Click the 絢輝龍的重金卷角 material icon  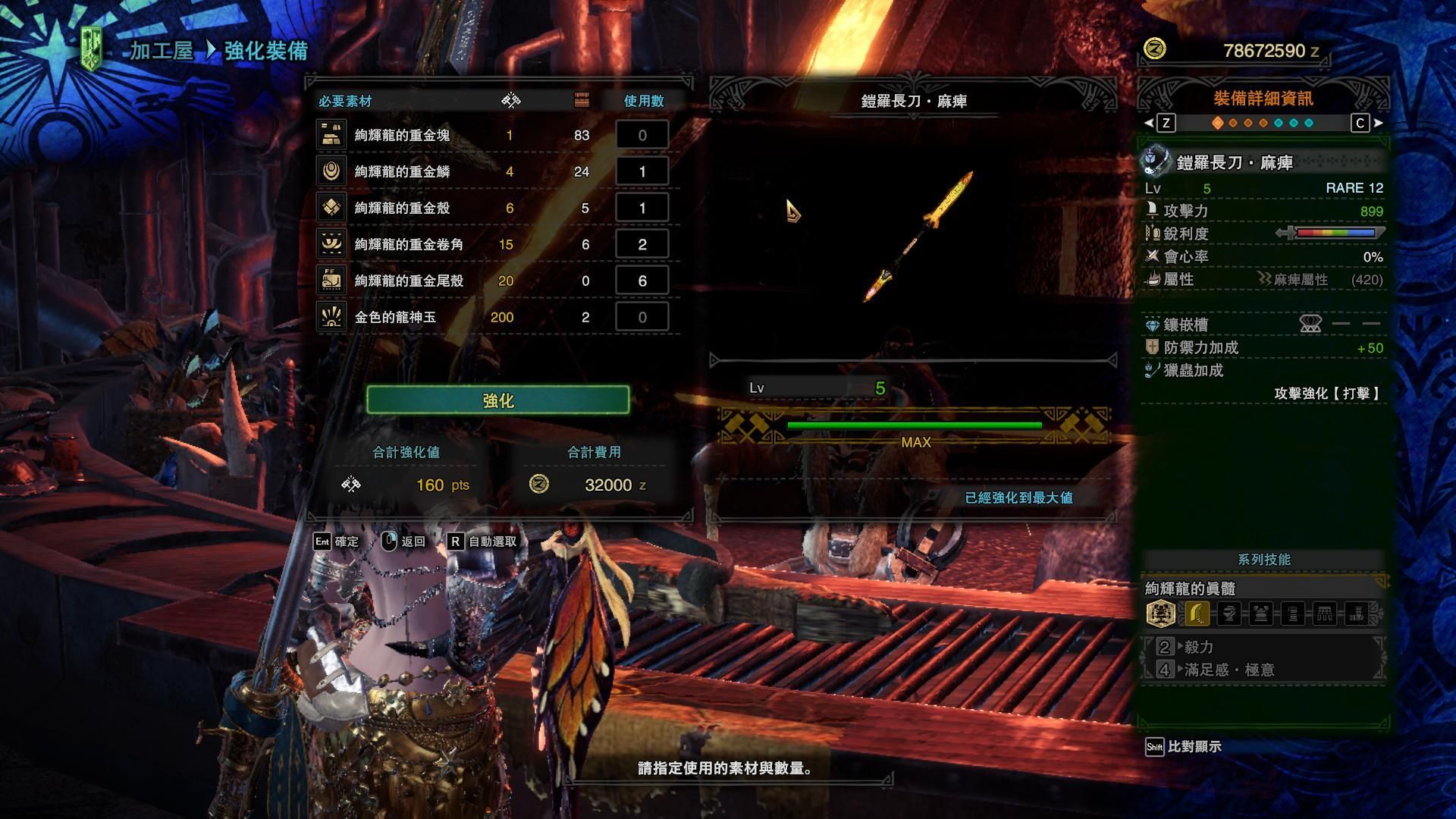331,243
